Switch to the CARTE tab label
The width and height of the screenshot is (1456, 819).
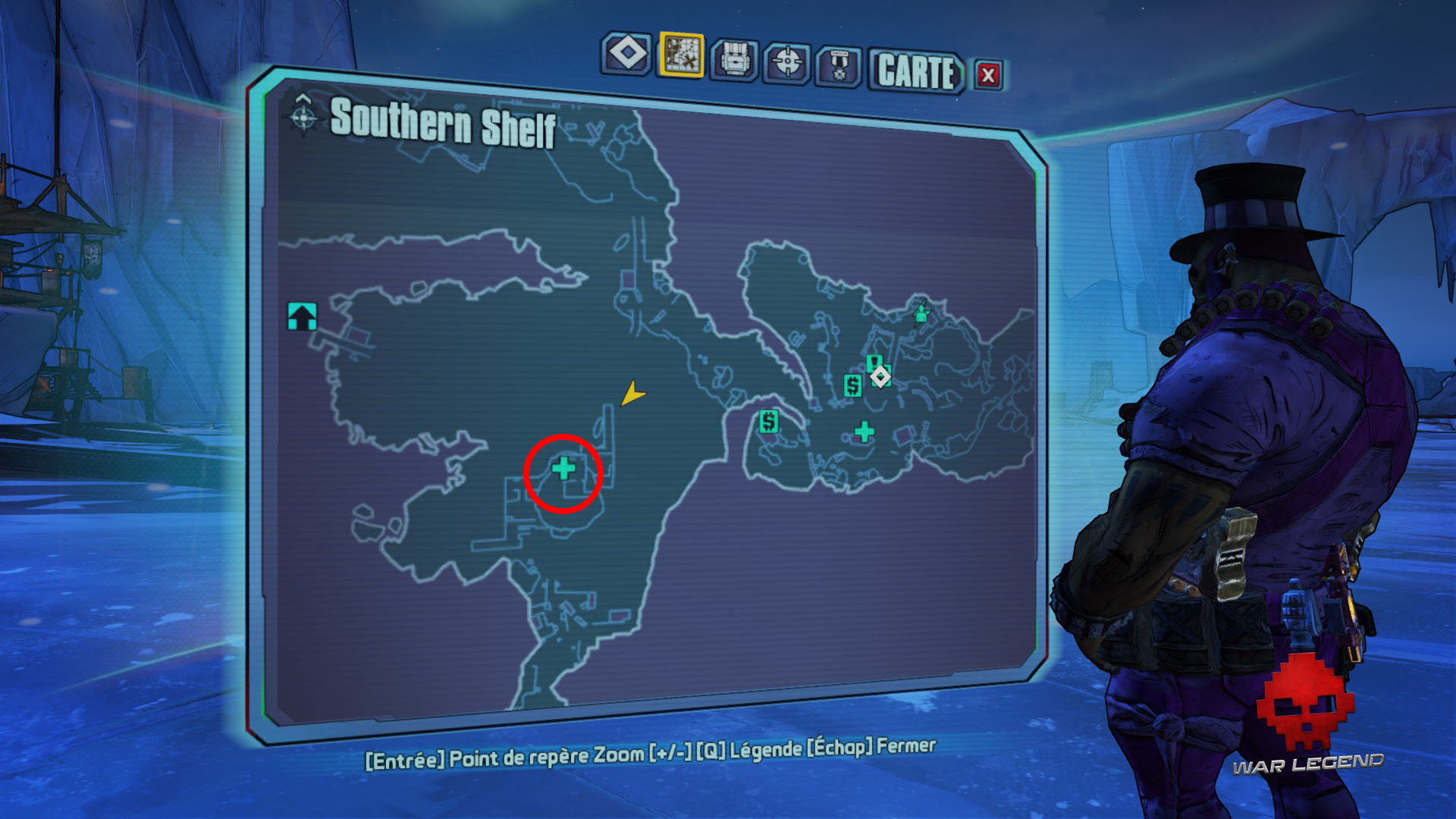[x=914, y=68]
